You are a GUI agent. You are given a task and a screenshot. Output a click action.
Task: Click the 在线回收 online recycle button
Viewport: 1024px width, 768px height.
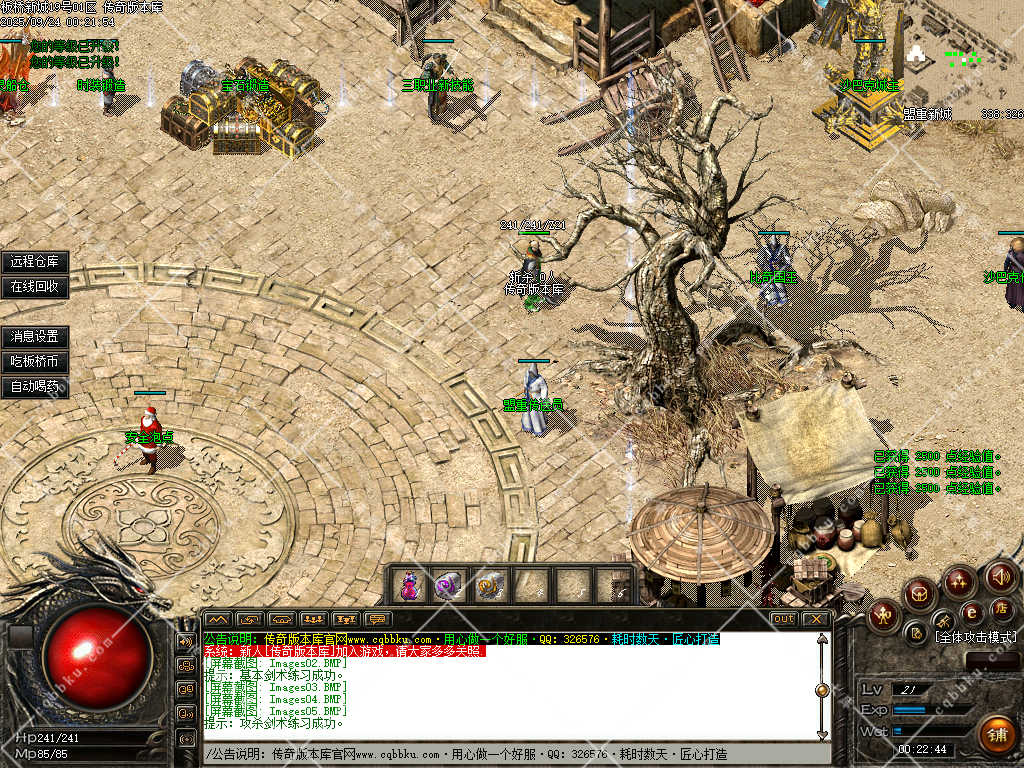tap(35, 286)
